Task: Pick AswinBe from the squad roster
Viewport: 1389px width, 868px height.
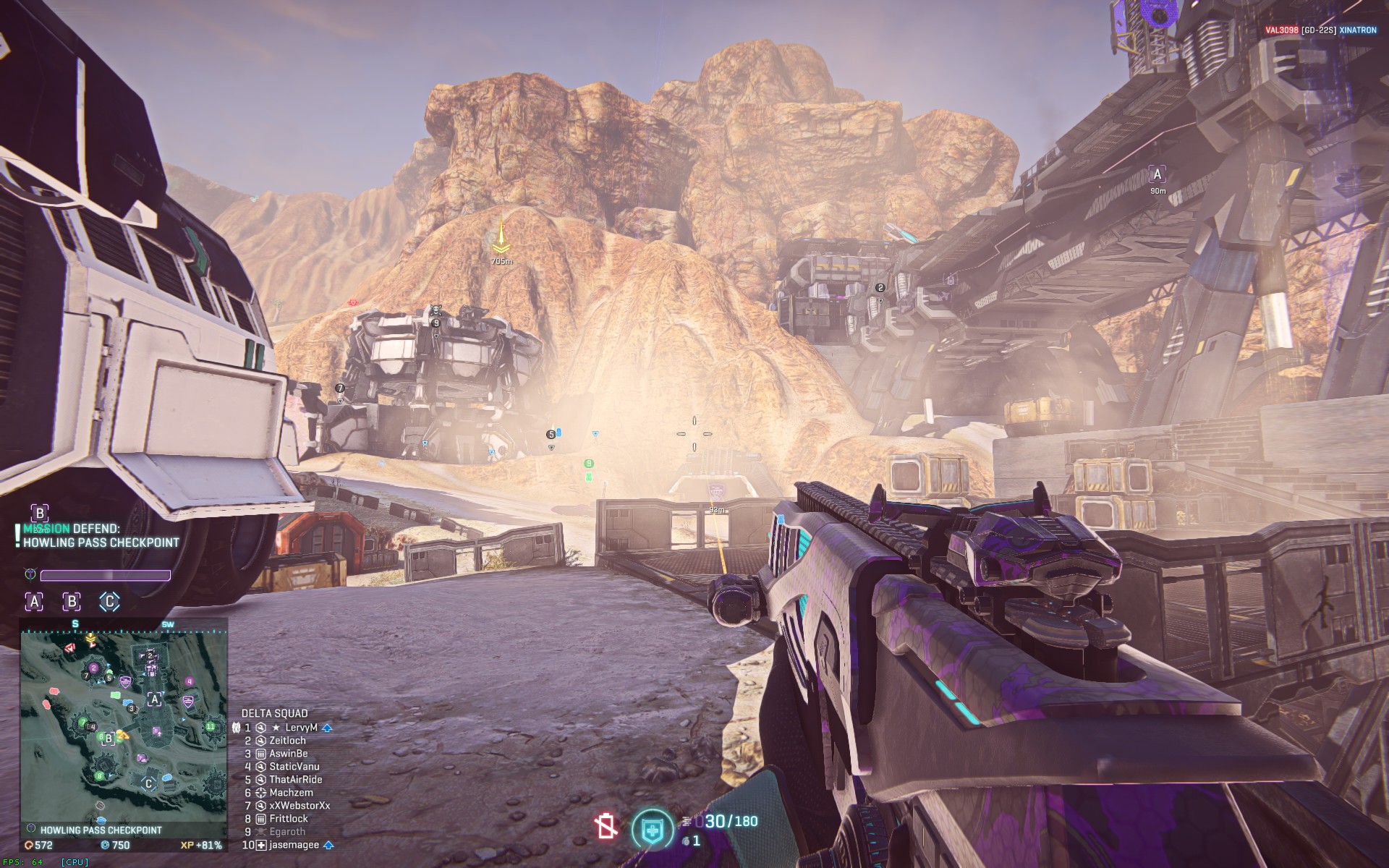Action: pyautogui.click(x=288, y=754)
